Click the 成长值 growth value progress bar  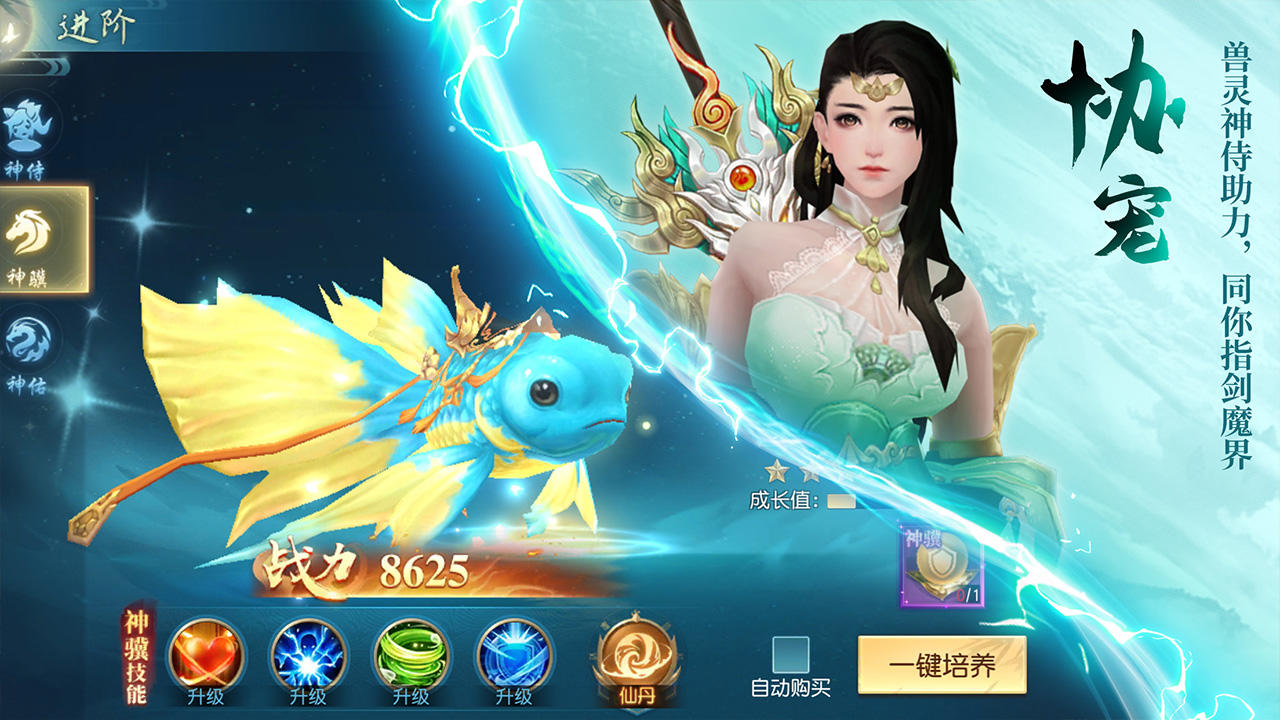click(x=841, y=499)
